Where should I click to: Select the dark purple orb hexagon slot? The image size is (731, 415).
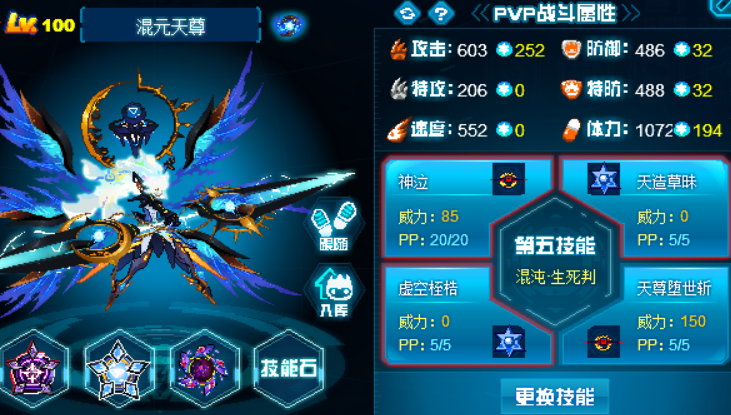click(203, 367)
